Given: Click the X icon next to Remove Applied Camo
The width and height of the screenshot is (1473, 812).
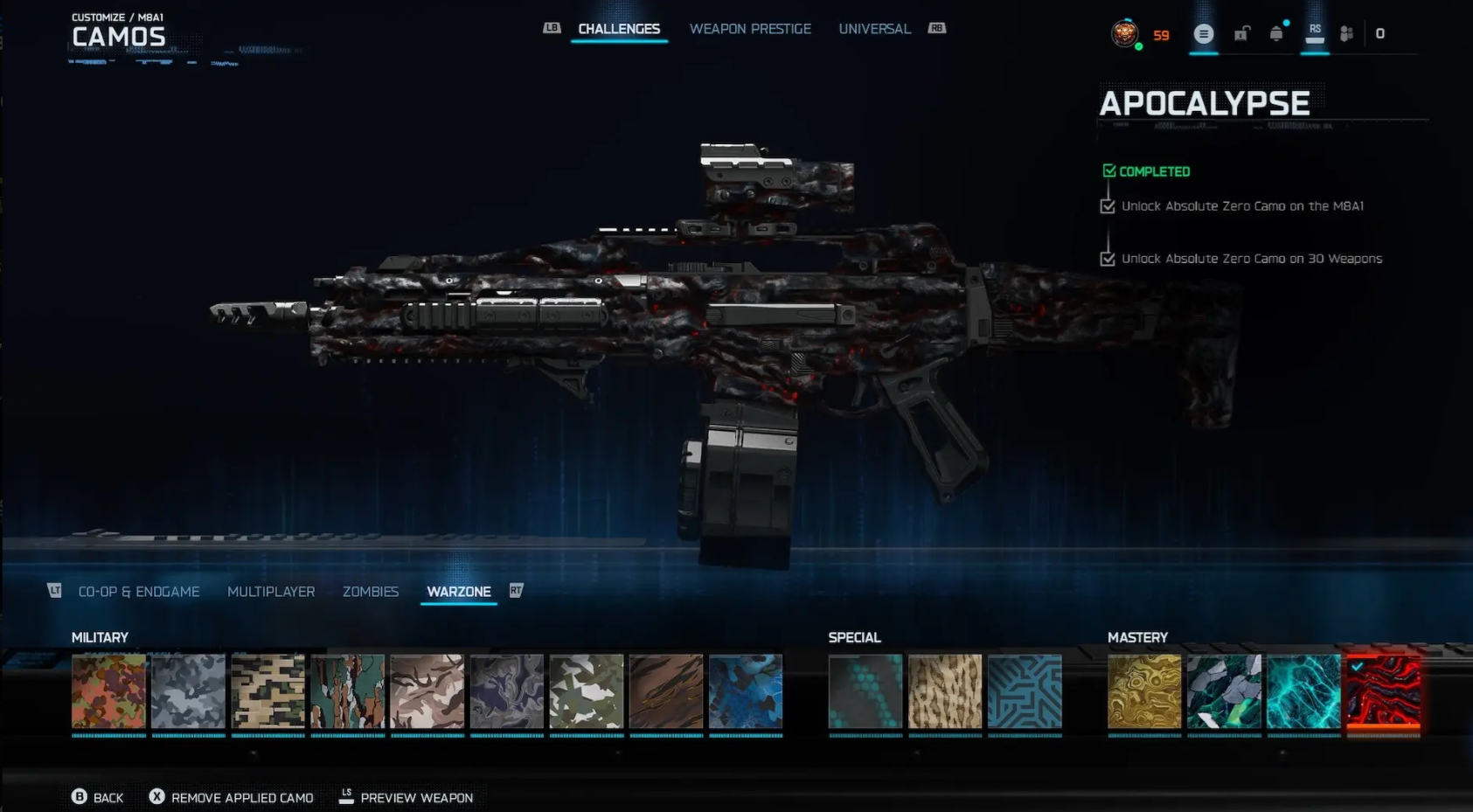Looking at the screenshot, I should pyautogui.click(x=156, y=797).
